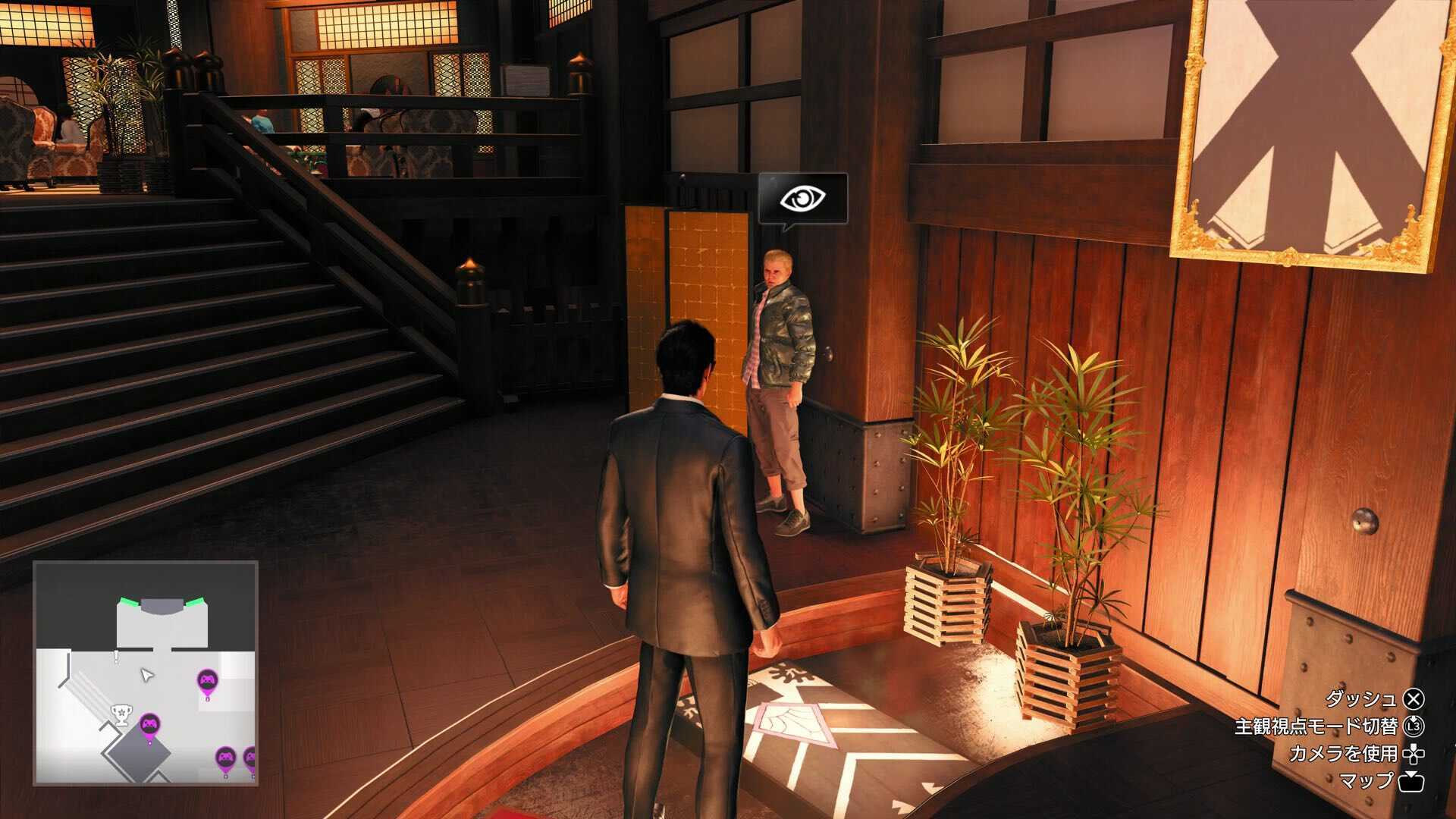Click the green entrance indicators atop the minimap

[161, 599]
